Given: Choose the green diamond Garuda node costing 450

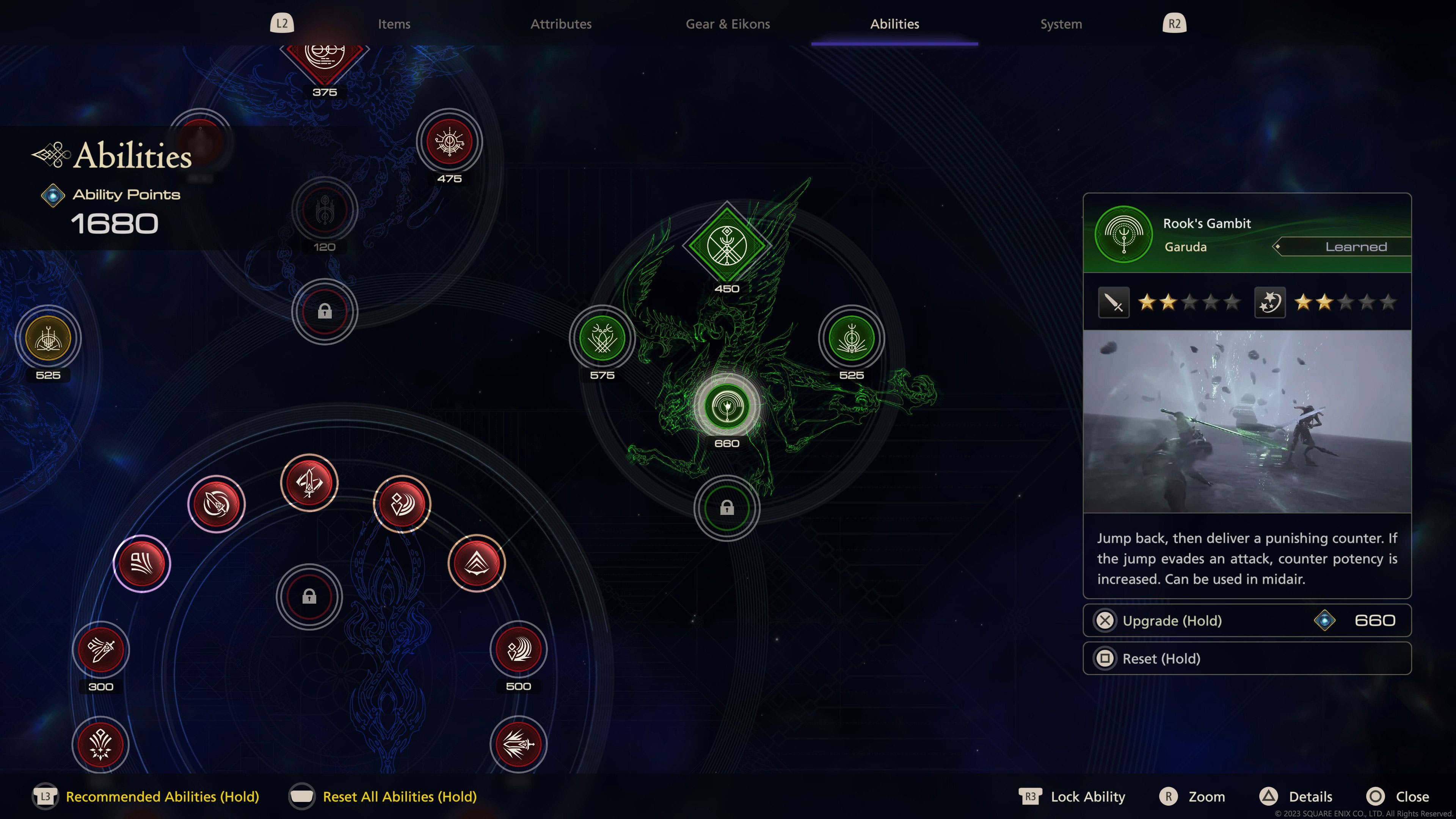Looking at the screenshot, I should 727,246.
